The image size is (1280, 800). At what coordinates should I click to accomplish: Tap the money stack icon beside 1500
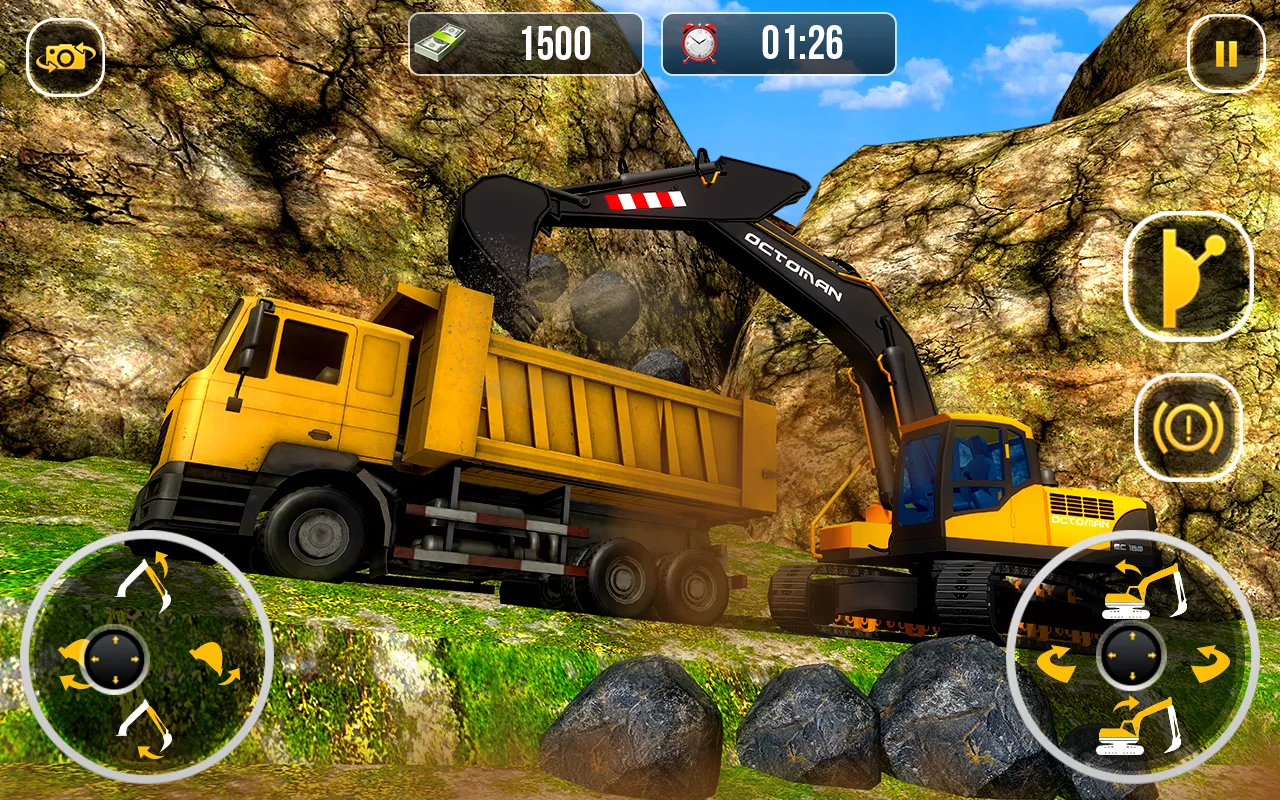click(x=438, y=43)
